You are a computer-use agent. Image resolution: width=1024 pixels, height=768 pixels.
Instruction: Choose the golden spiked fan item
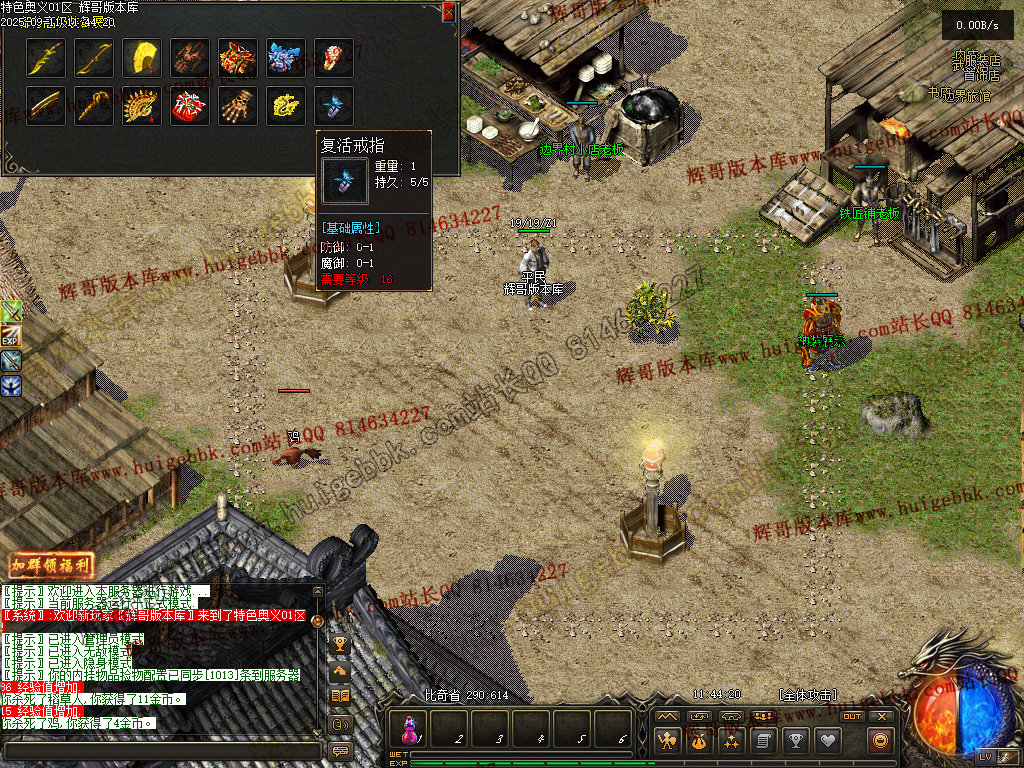142,105
